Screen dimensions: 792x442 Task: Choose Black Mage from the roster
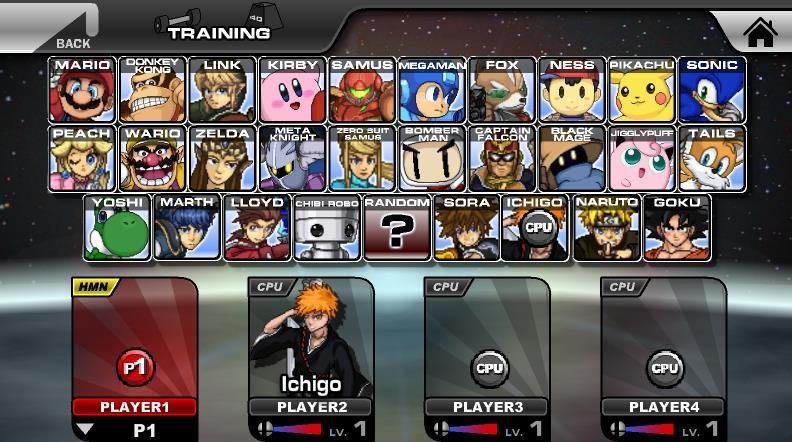tap(571, 158)
